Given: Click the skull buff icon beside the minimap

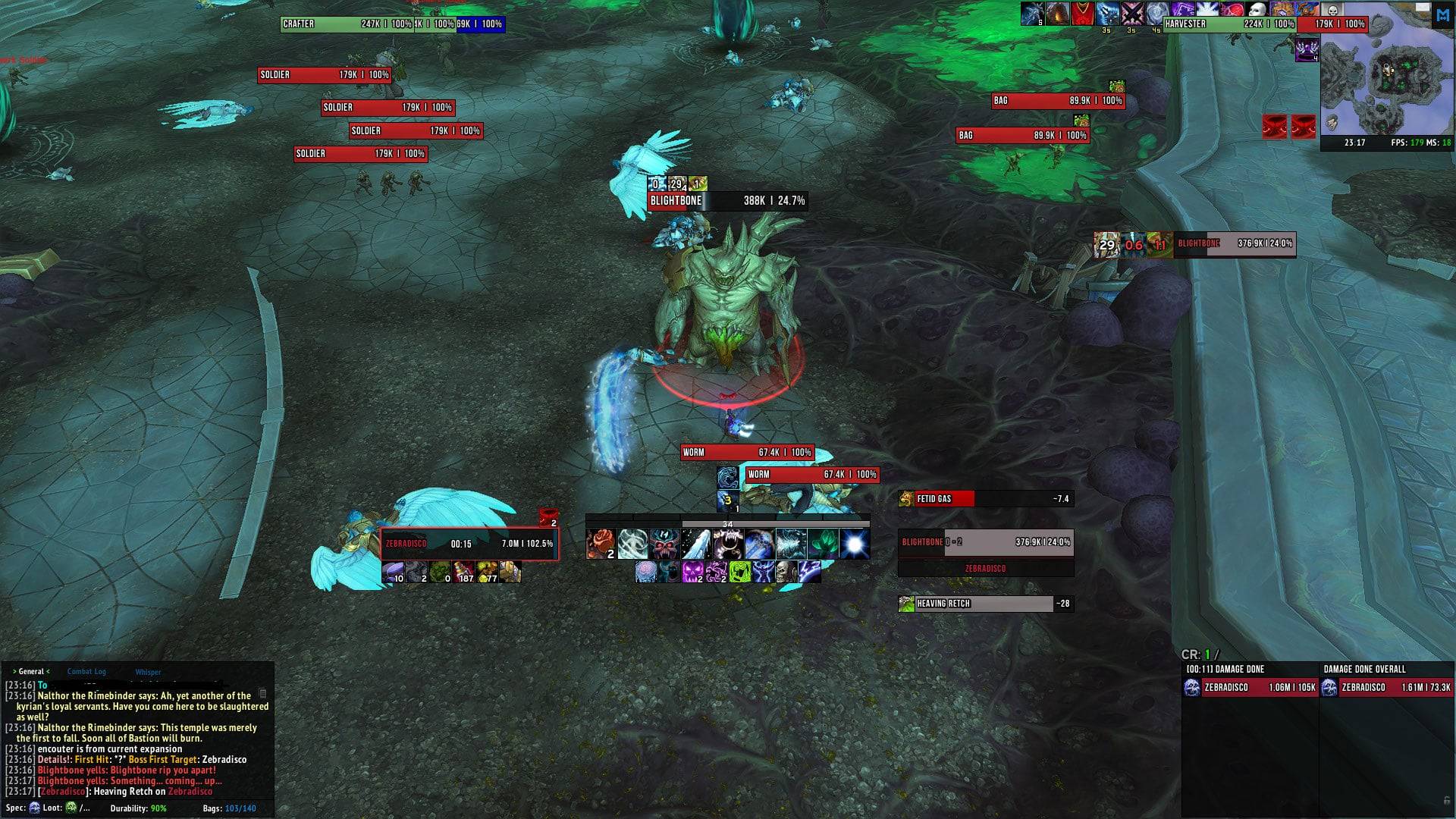Looking at the screenshot, I should pyautogui.click(x=1332, y=11).
